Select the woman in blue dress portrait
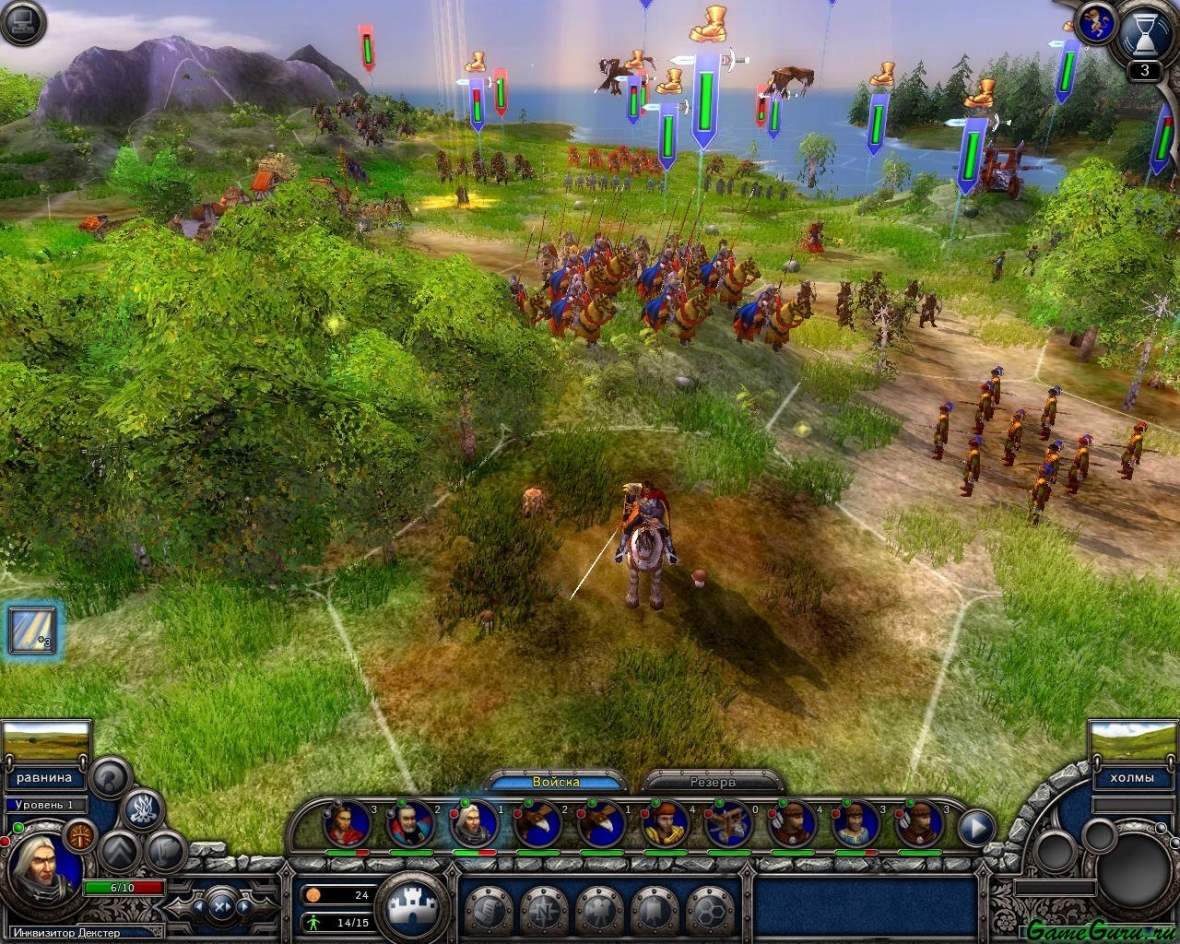Screen dimensions: 1180x944 coord(856,824)
